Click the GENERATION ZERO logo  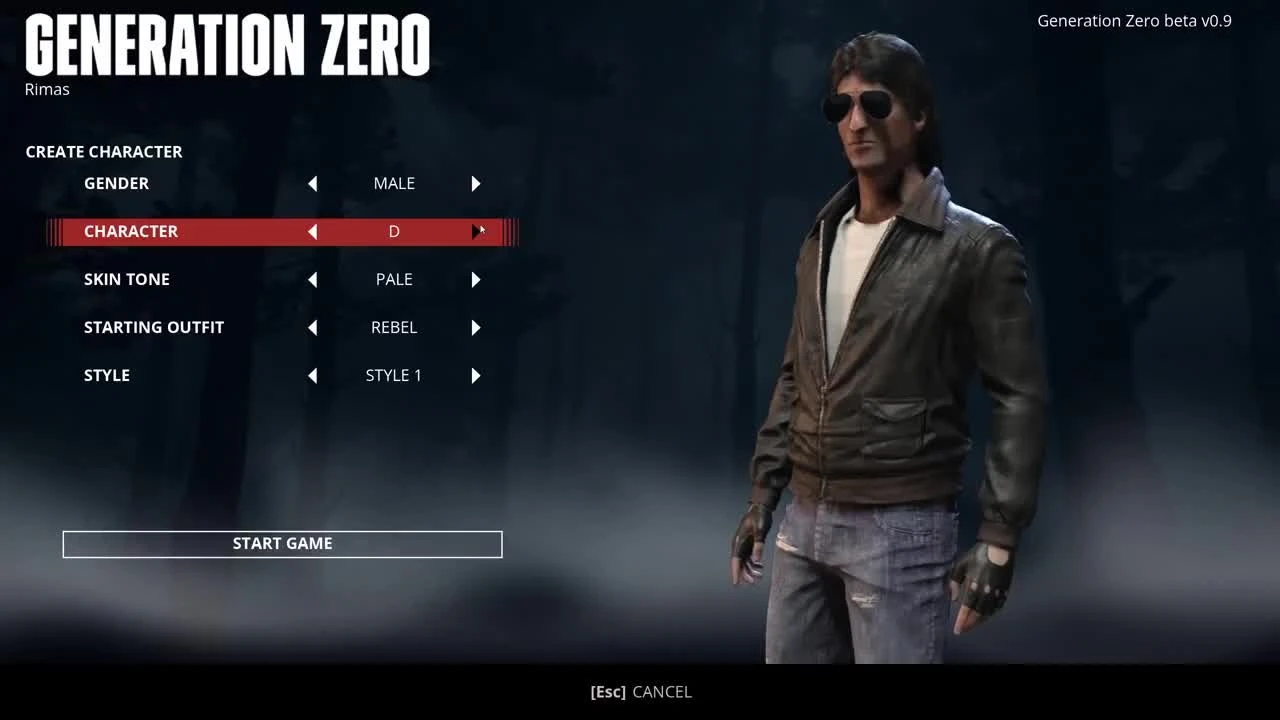pyautogui.click(x=227, y=44)
